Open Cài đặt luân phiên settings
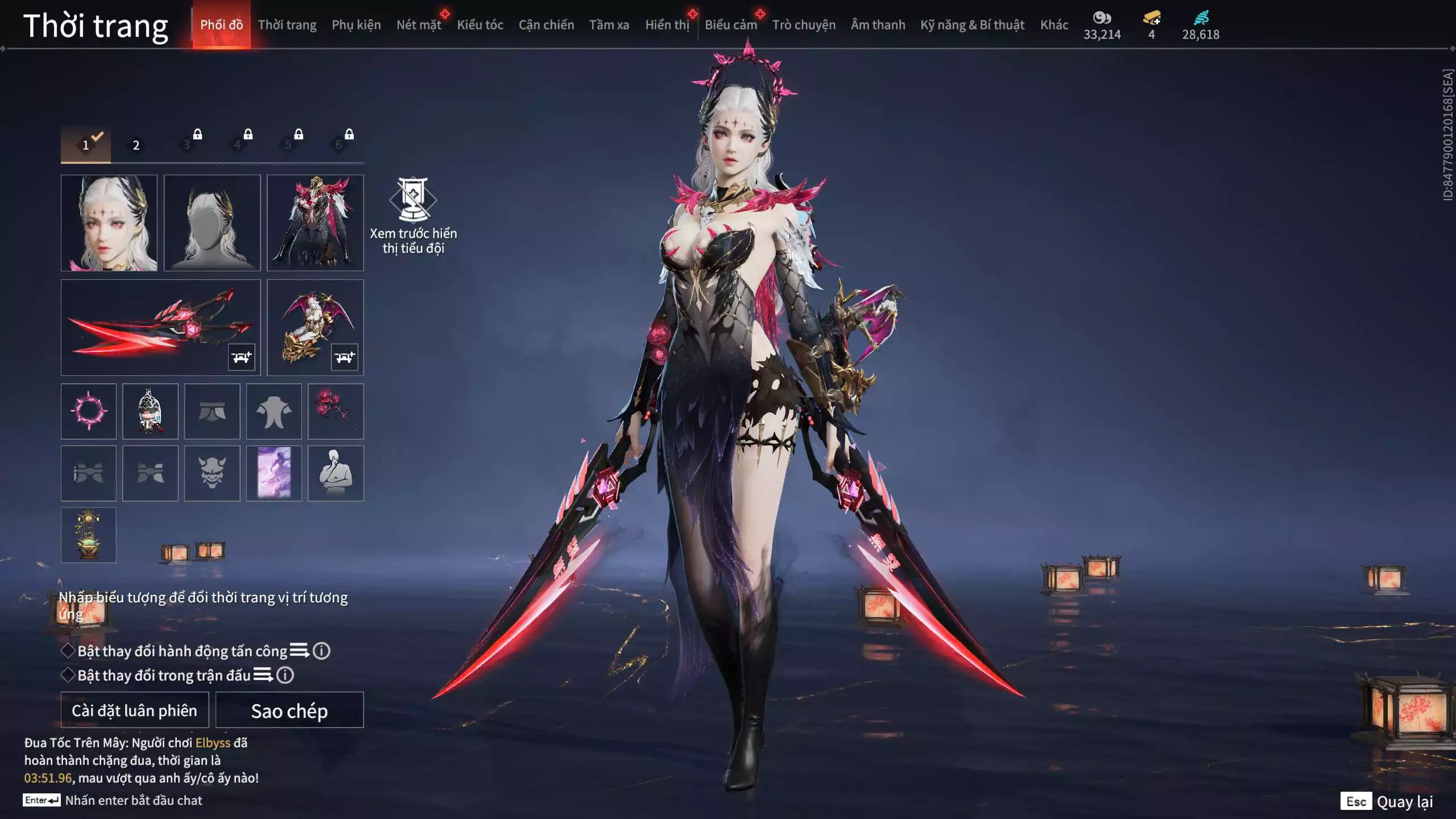 pos(135,710)
